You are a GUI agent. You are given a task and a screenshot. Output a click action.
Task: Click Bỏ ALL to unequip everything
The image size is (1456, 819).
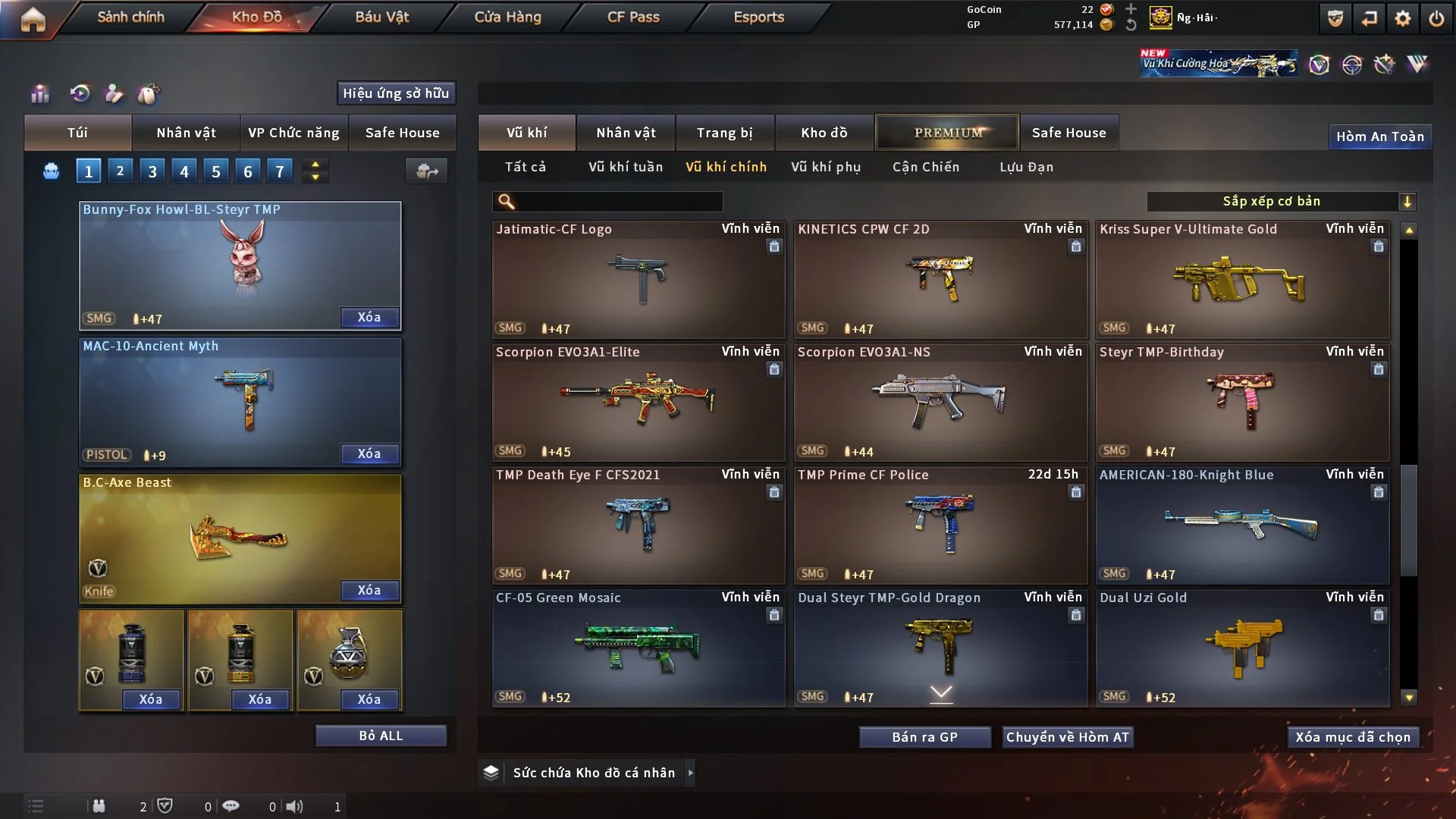381,736
